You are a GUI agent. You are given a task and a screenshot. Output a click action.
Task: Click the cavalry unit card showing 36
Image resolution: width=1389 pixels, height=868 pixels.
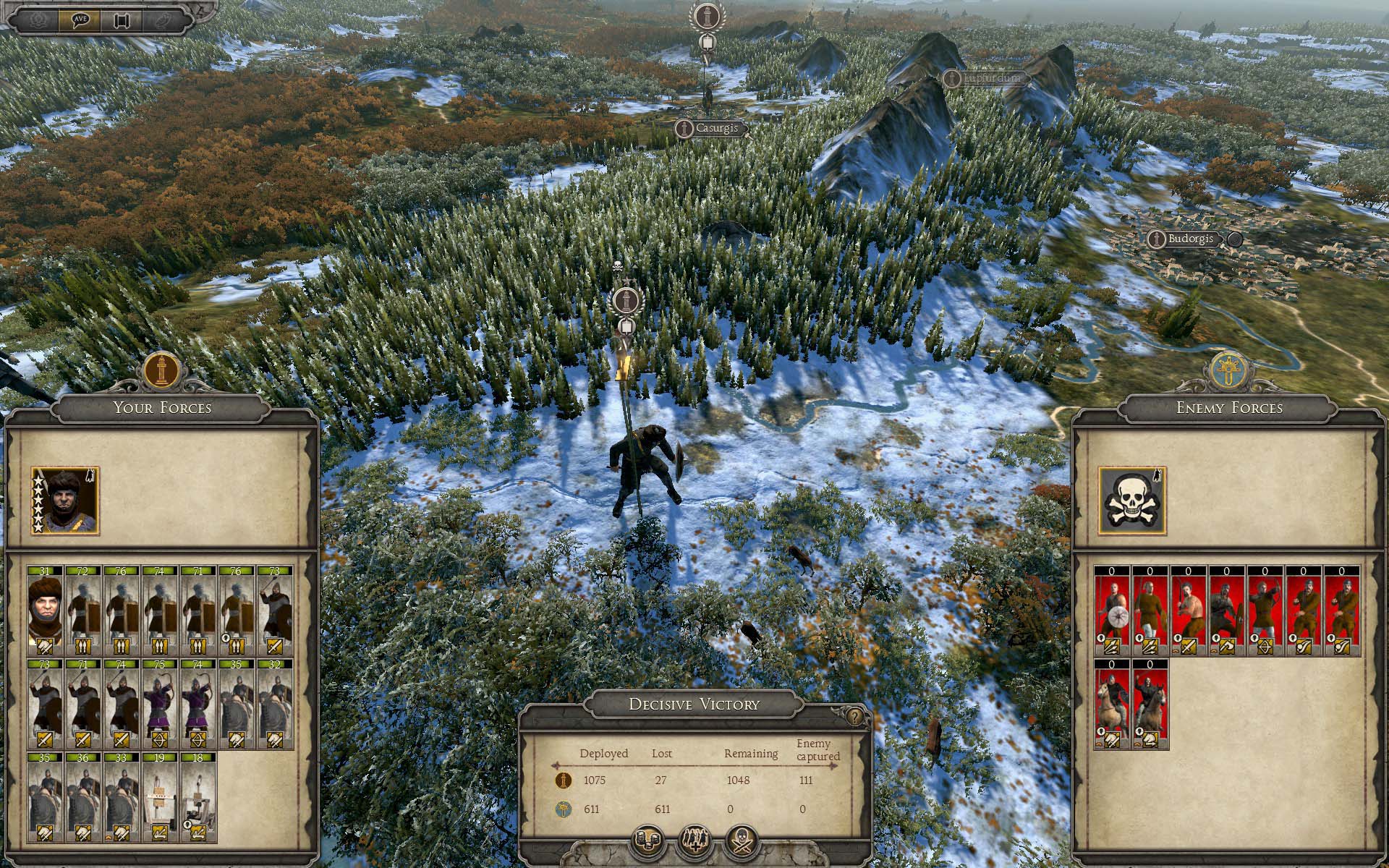click(83, 797)
